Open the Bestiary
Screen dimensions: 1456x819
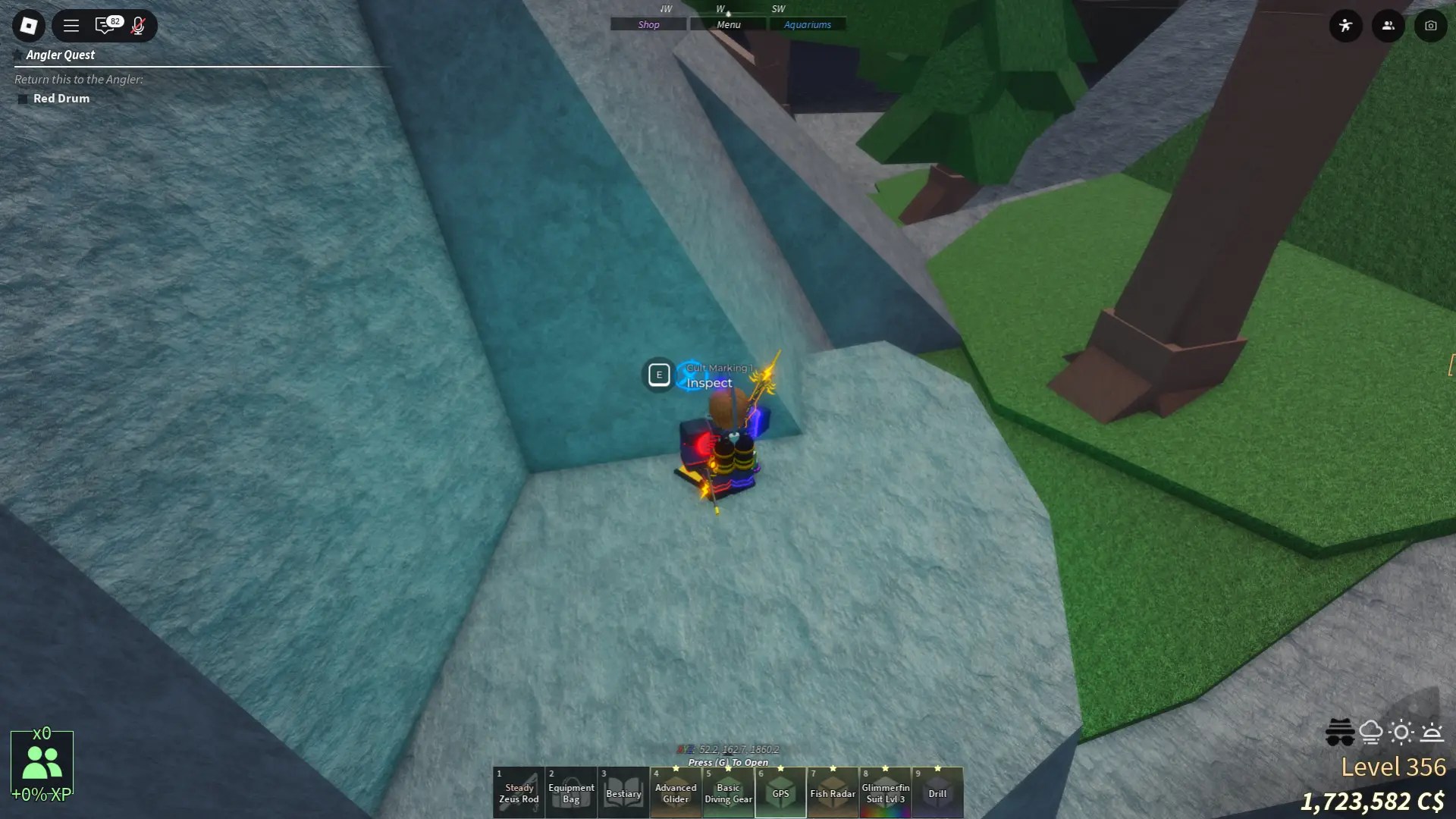[623, 792]
